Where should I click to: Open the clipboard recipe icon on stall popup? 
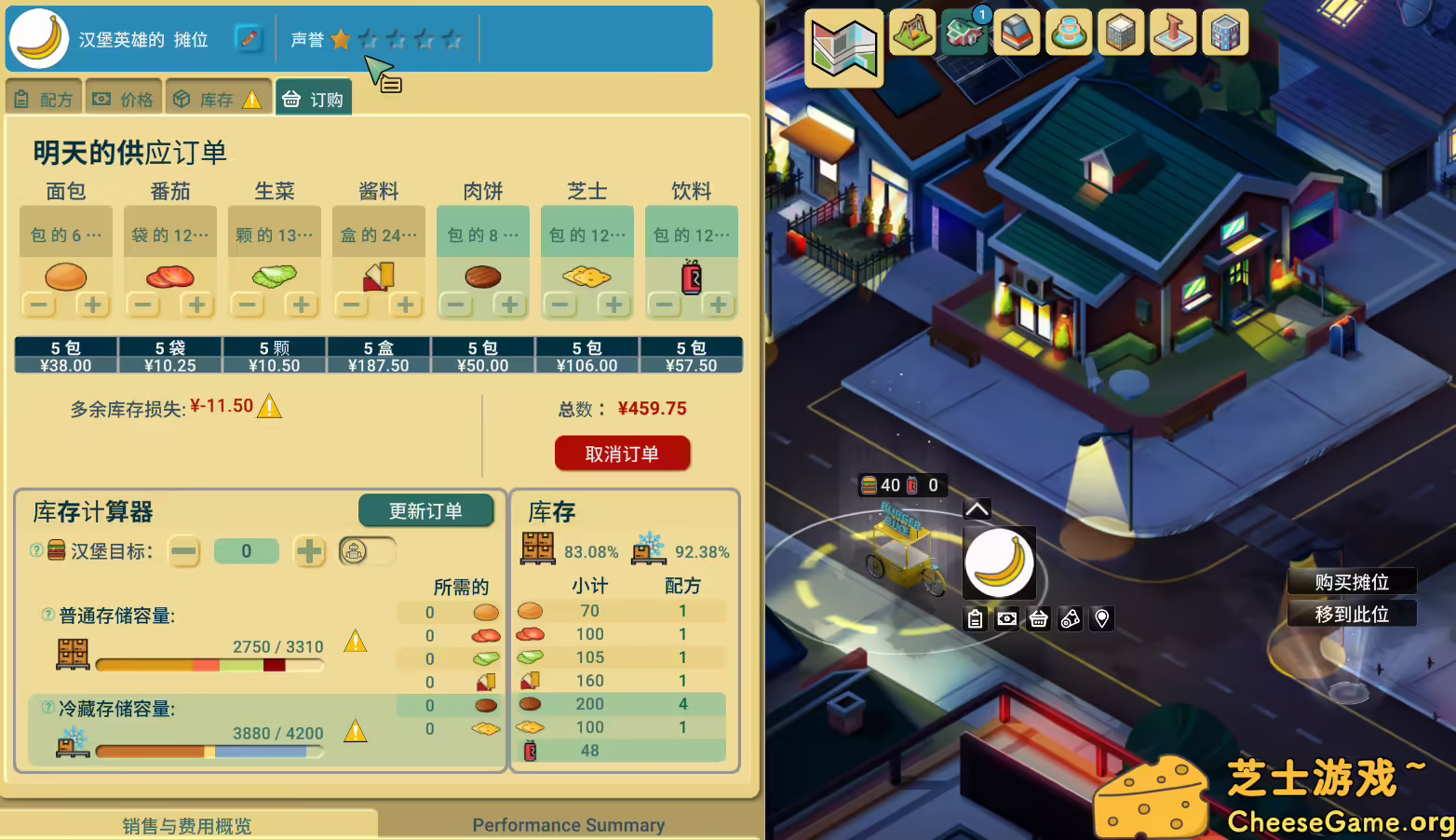pos(975,618)
